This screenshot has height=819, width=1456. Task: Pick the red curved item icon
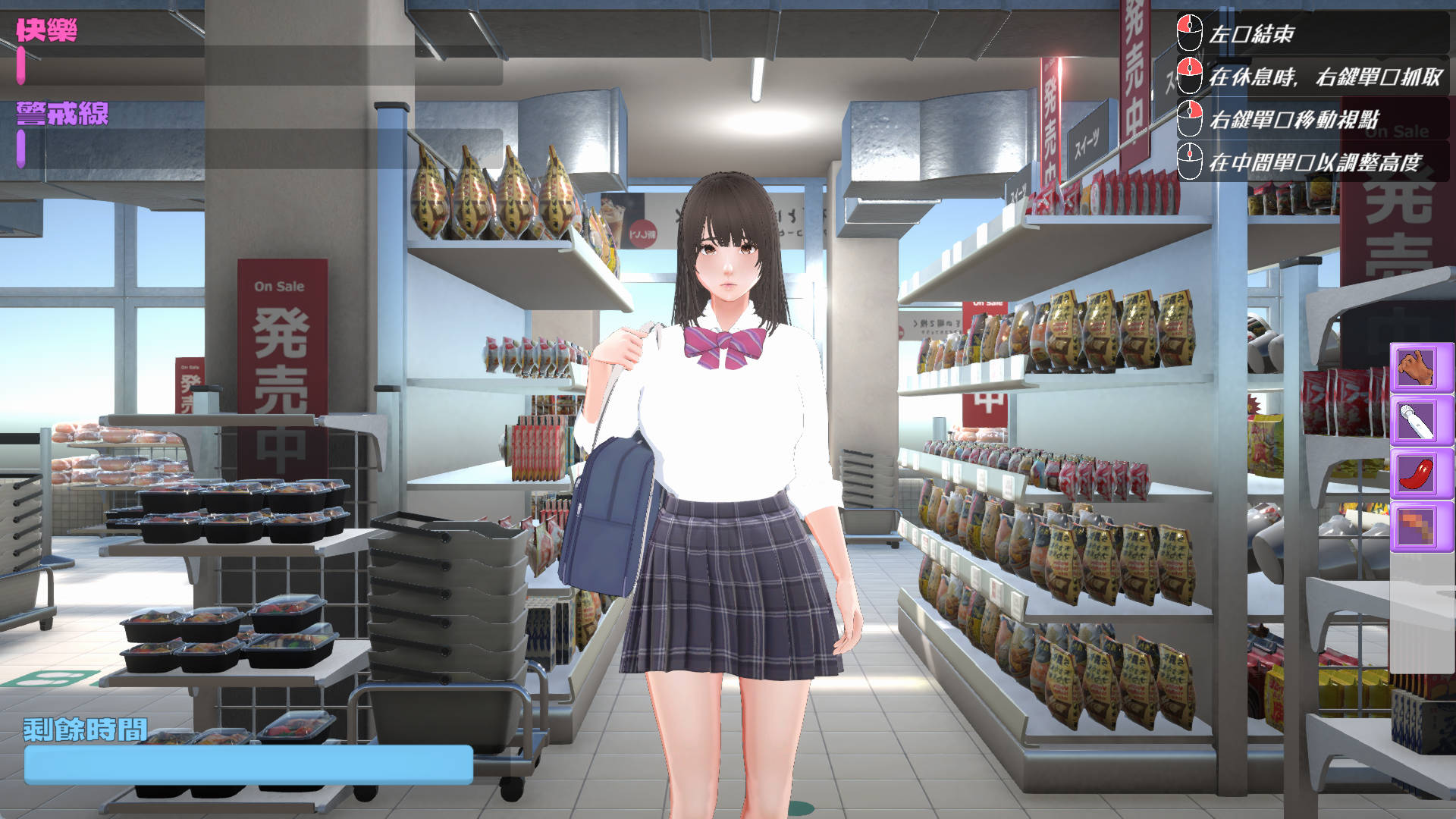pyautogui.click(x=1417, y=473)
